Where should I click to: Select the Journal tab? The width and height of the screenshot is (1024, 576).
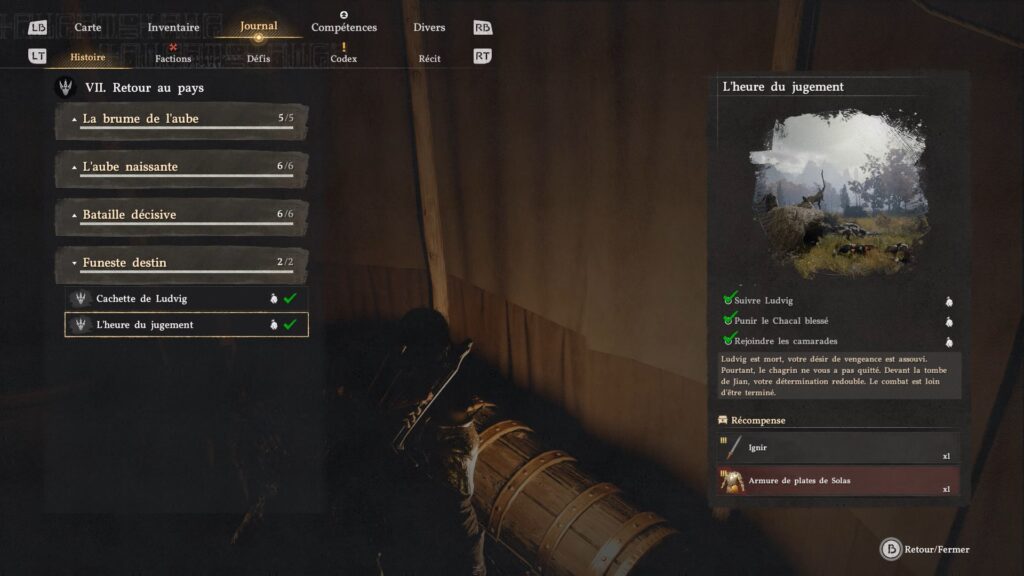258,27
